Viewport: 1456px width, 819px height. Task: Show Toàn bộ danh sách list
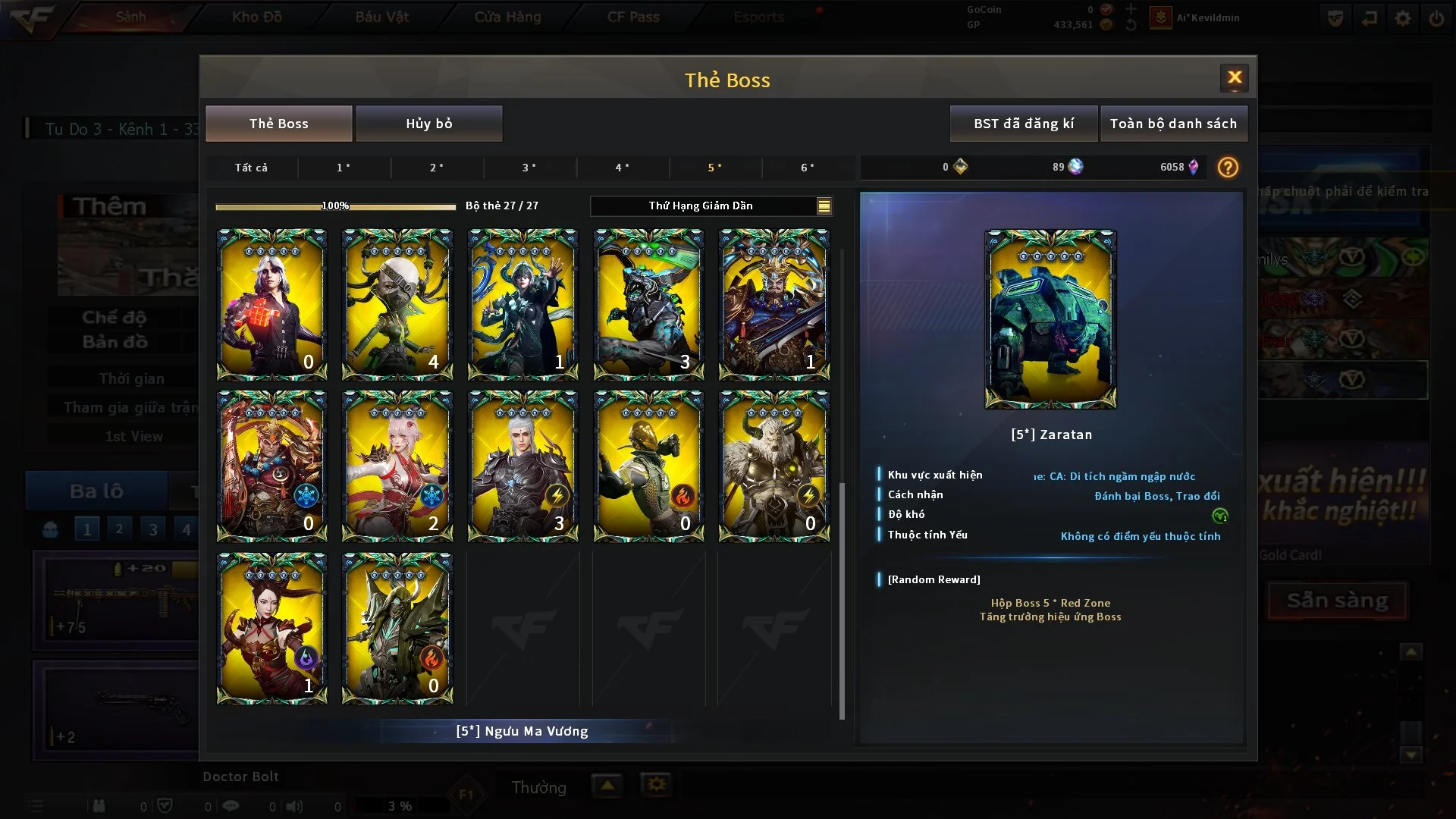click(x=1172, y=124)
